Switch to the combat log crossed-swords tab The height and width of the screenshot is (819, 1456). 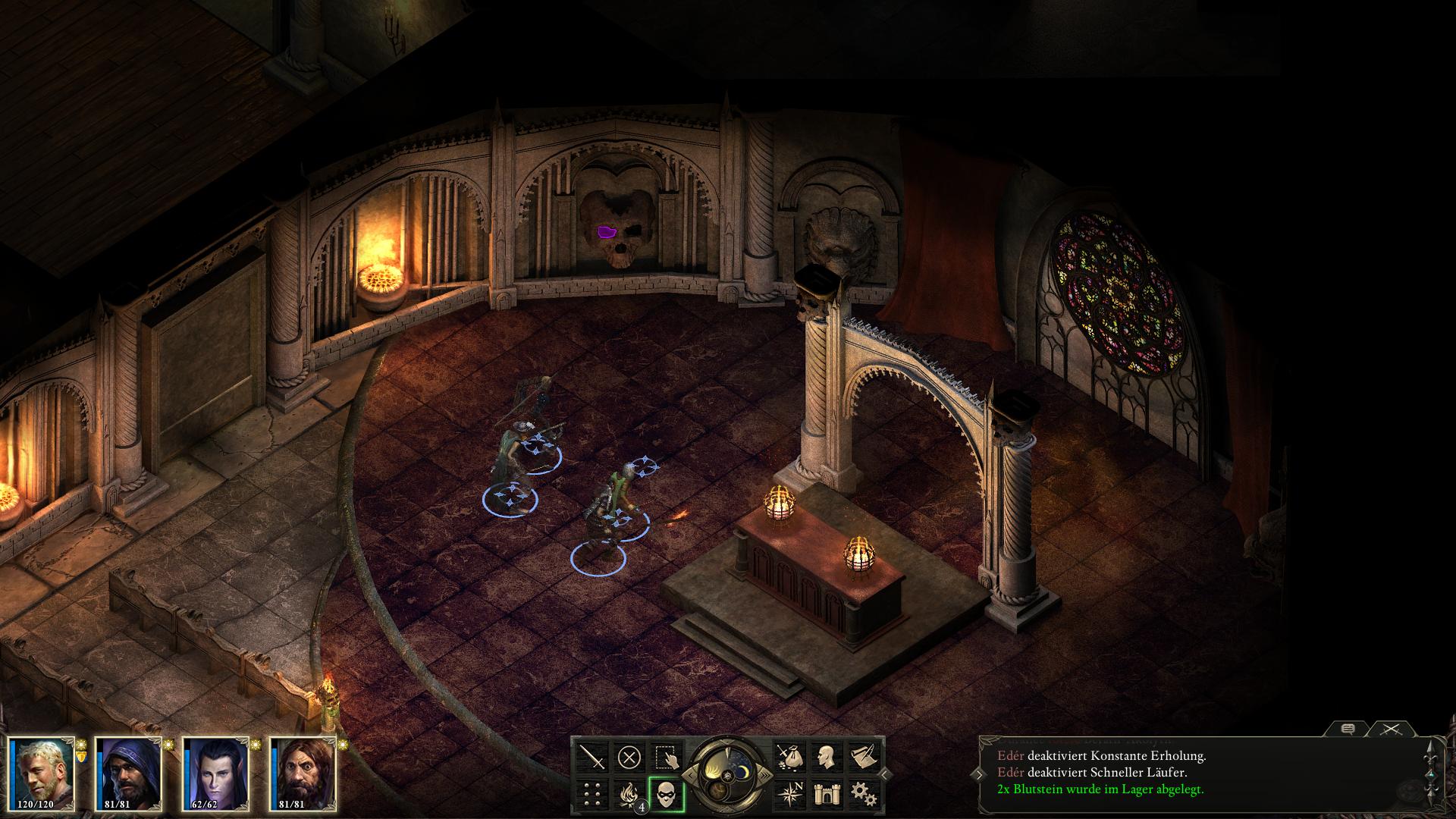[1391, 729]
